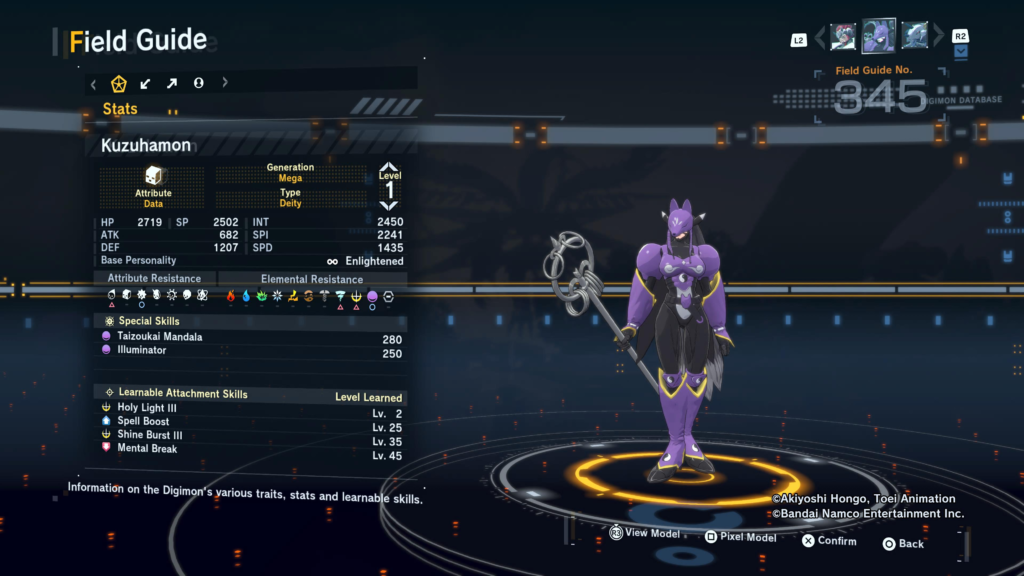This screenshot has height=576, width=1024.
Task: Click the left arrow of the tab bar
Action: 94,83
